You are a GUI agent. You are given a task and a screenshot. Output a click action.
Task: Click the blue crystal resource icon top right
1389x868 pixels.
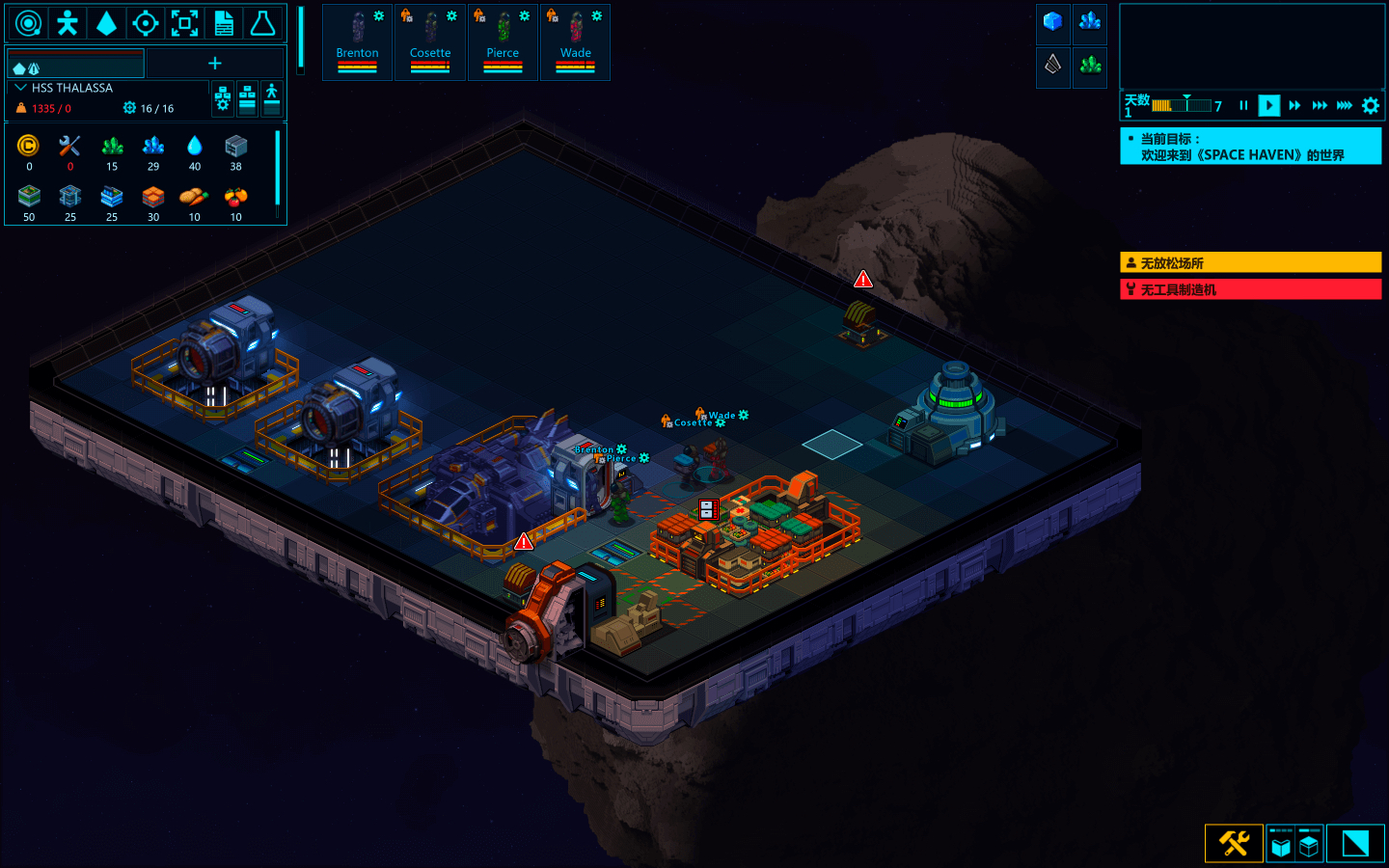pyautogui.click(x=1089, y=23)
